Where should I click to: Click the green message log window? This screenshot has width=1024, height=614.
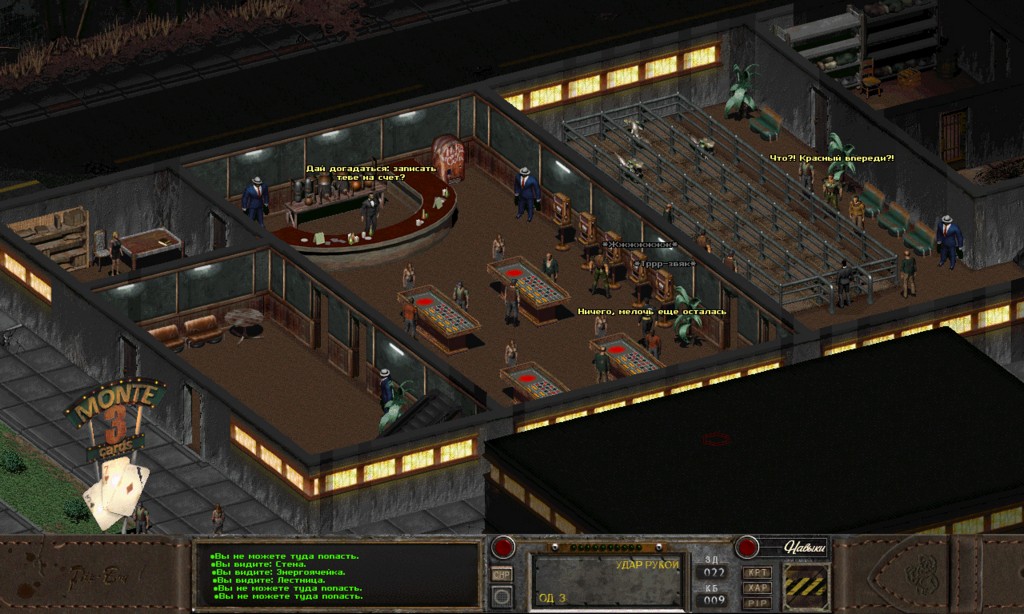[x=337, y=576]
